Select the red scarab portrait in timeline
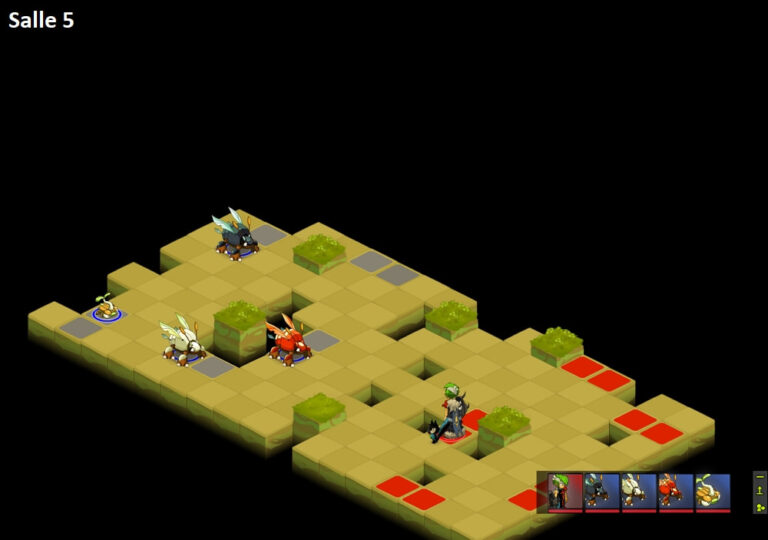Viewport: 768px width, 540px height. (x=676, y=491)
